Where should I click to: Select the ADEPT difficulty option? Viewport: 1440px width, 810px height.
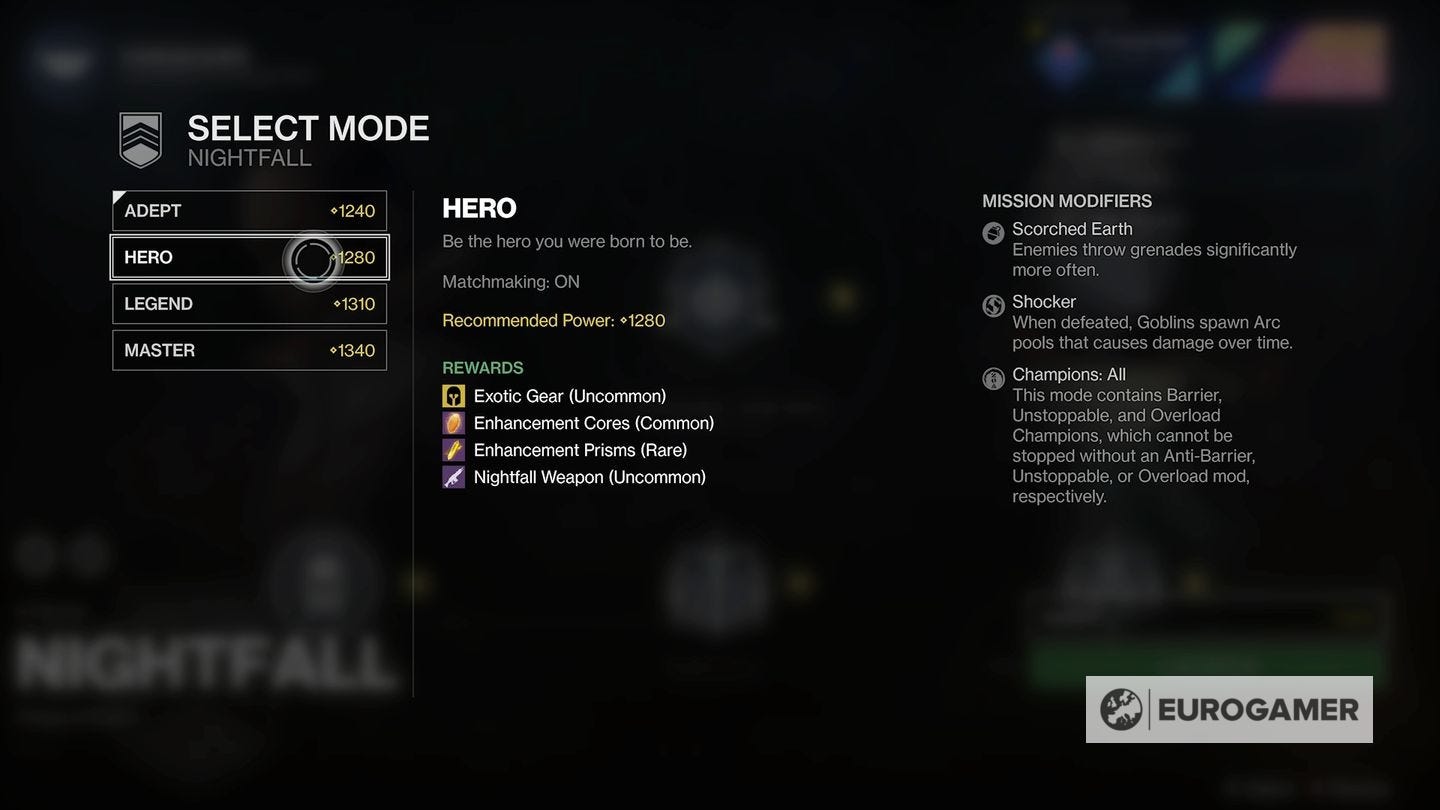click(x=248, y=210)
